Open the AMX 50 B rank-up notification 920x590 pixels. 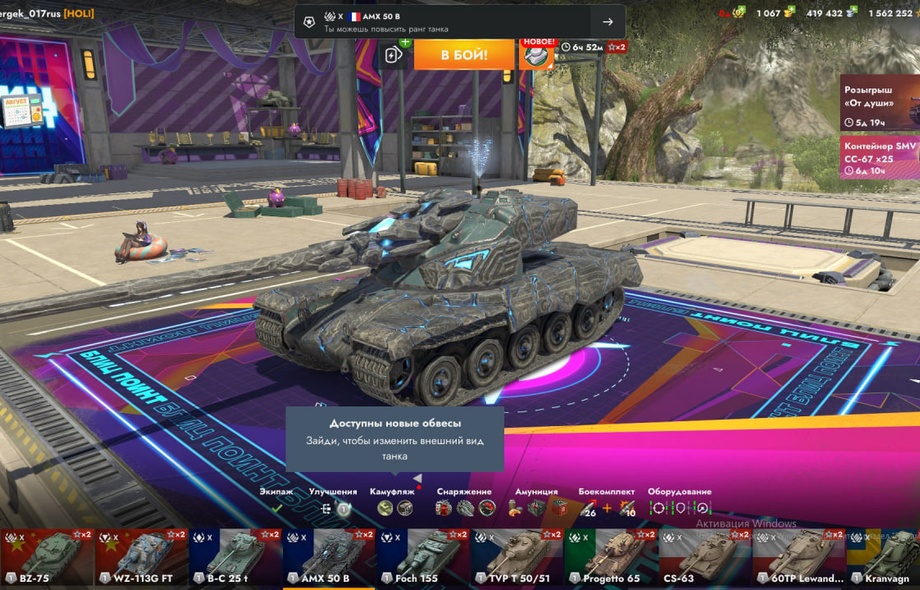pyautogui.click(x=459, y=22)
